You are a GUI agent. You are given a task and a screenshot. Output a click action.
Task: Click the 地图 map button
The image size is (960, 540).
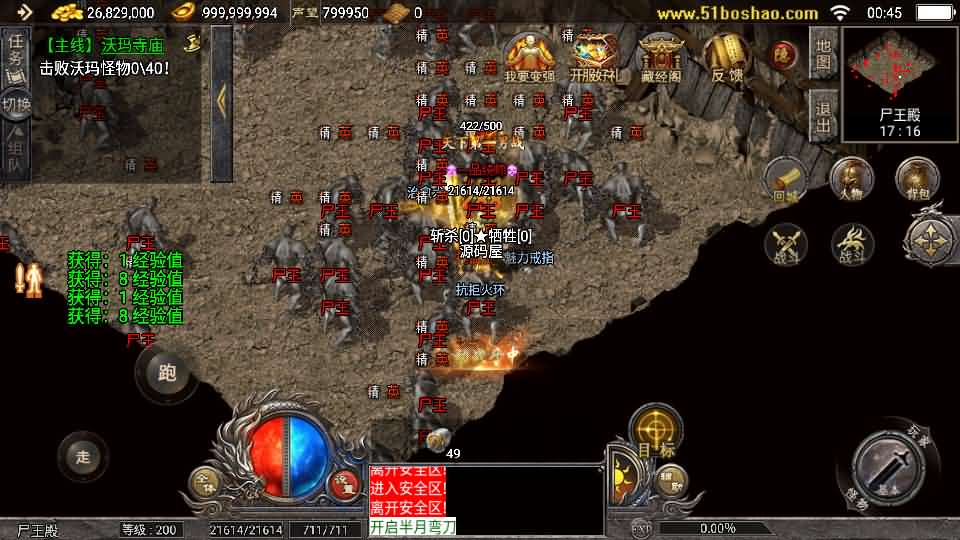(823, 54)
